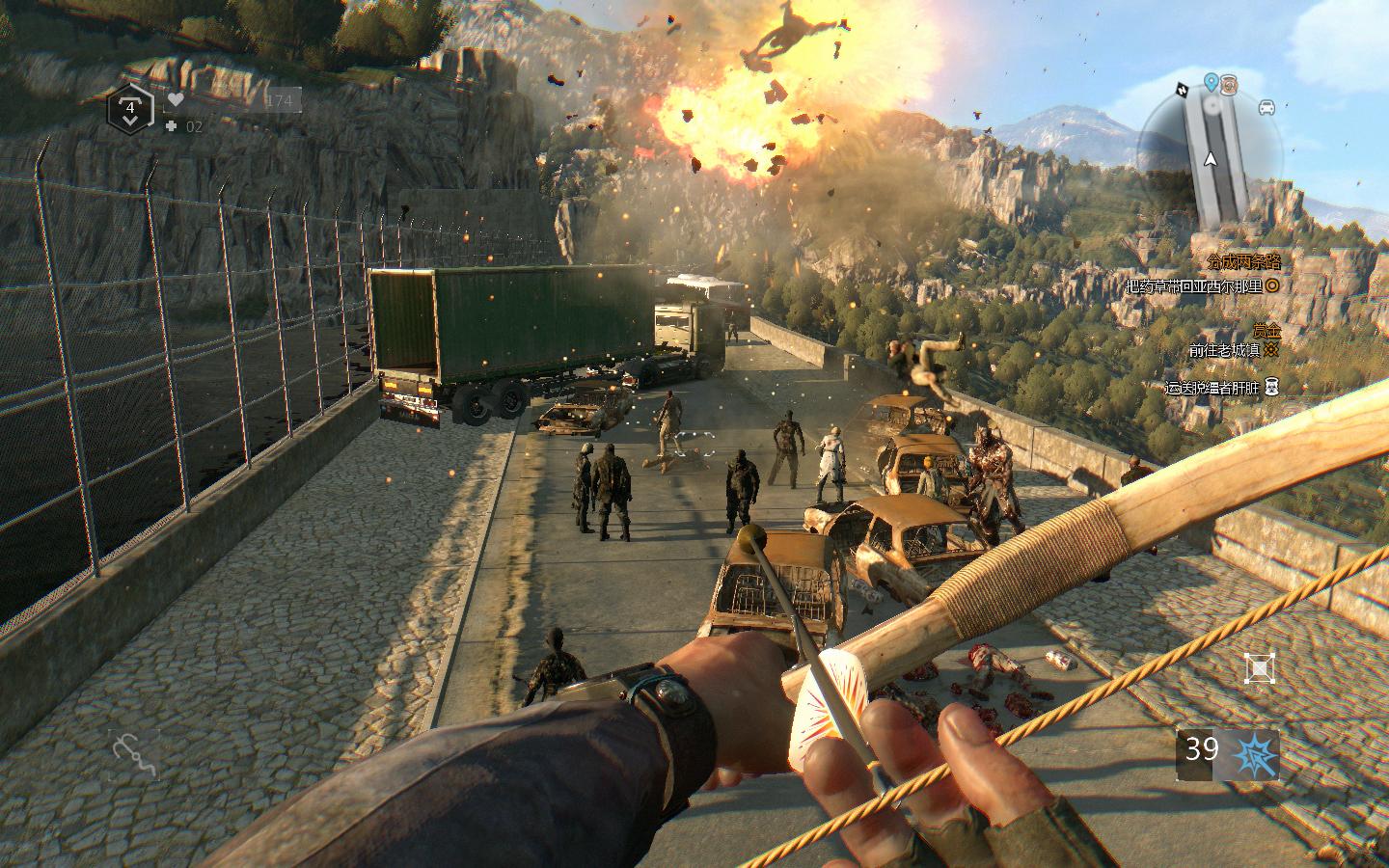The width and height of the screenshot is (1389, 868).
Task: Click the blue location pin on minimap
Action: (1211, 83)
